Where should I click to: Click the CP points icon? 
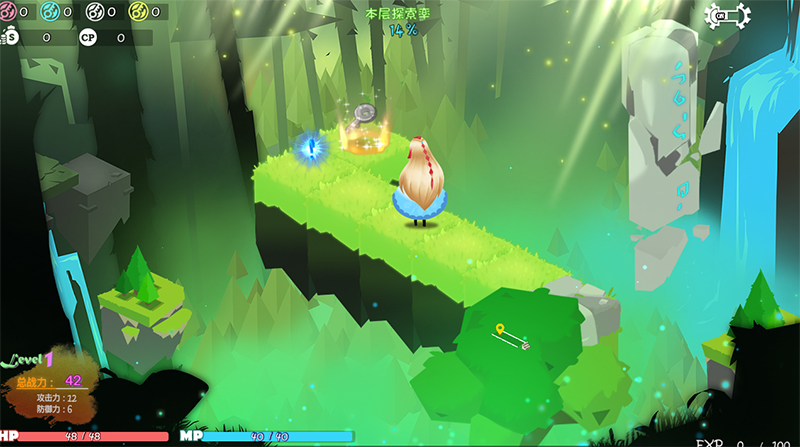pyautogui.click(x=88, y=38)
